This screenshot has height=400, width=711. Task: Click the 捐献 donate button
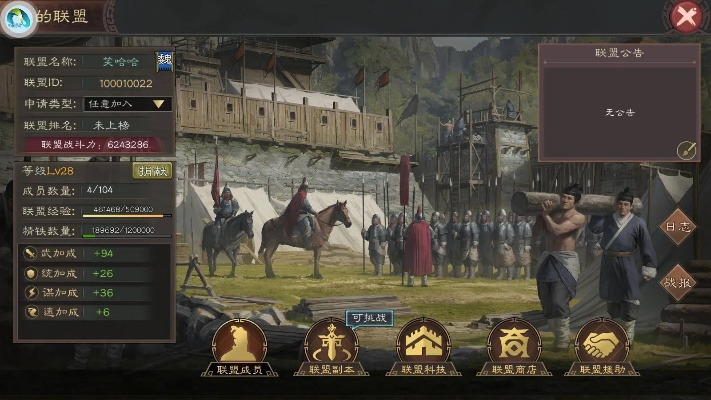pos(153,171)
